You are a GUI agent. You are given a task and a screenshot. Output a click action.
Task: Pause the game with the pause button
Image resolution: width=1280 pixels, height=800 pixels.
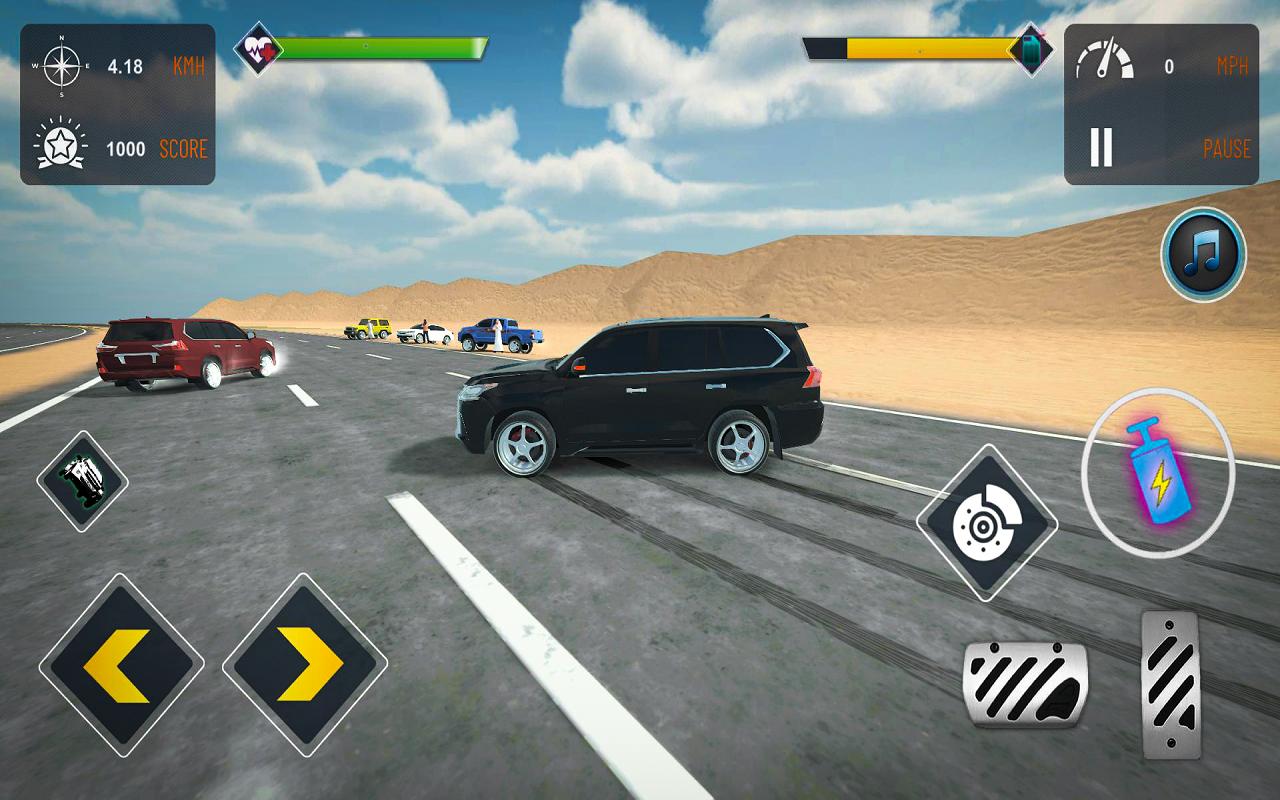click(x=1101, y=148)
